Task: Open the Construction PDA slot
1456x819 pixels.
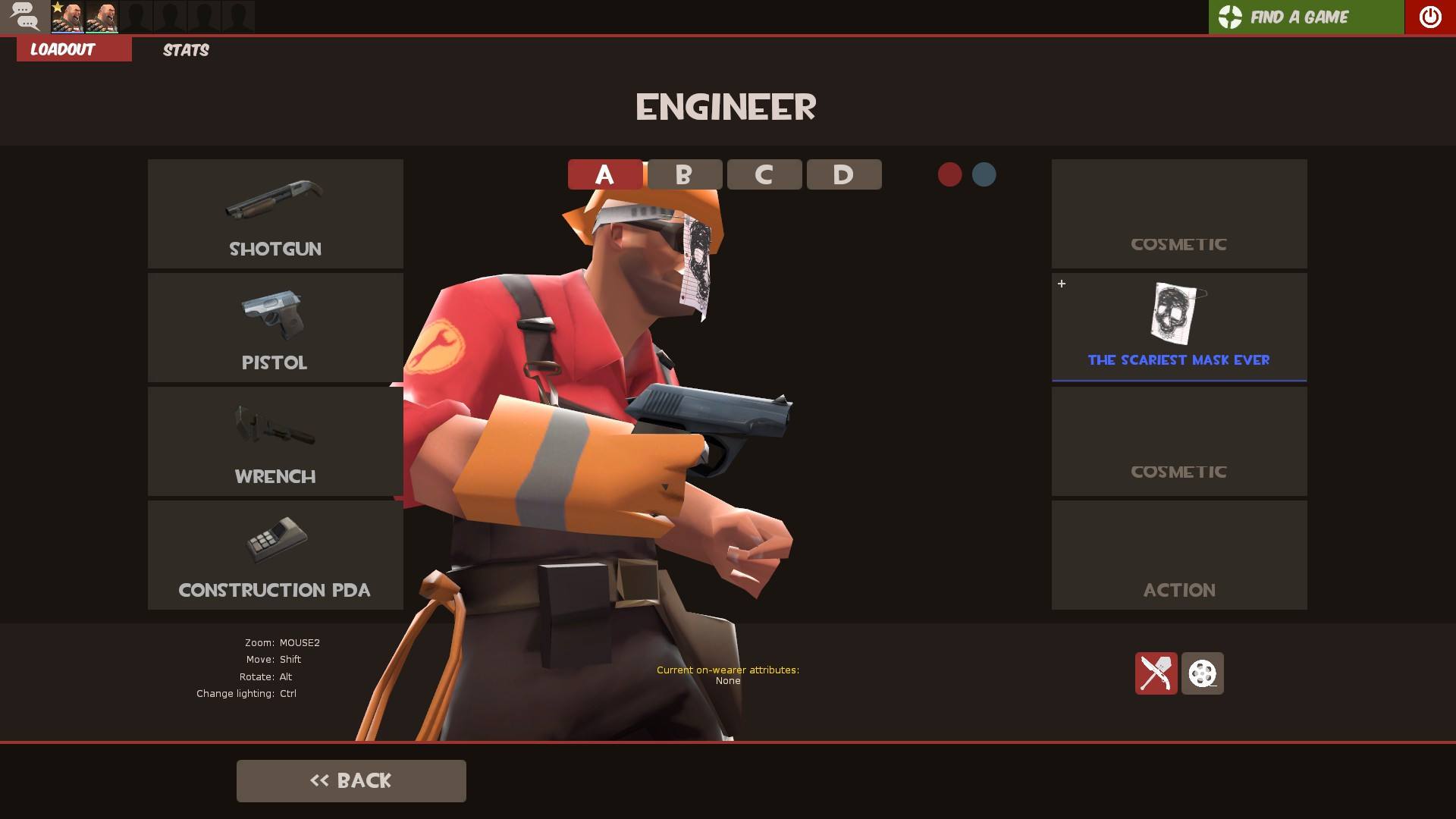Action: pos(275,554)
